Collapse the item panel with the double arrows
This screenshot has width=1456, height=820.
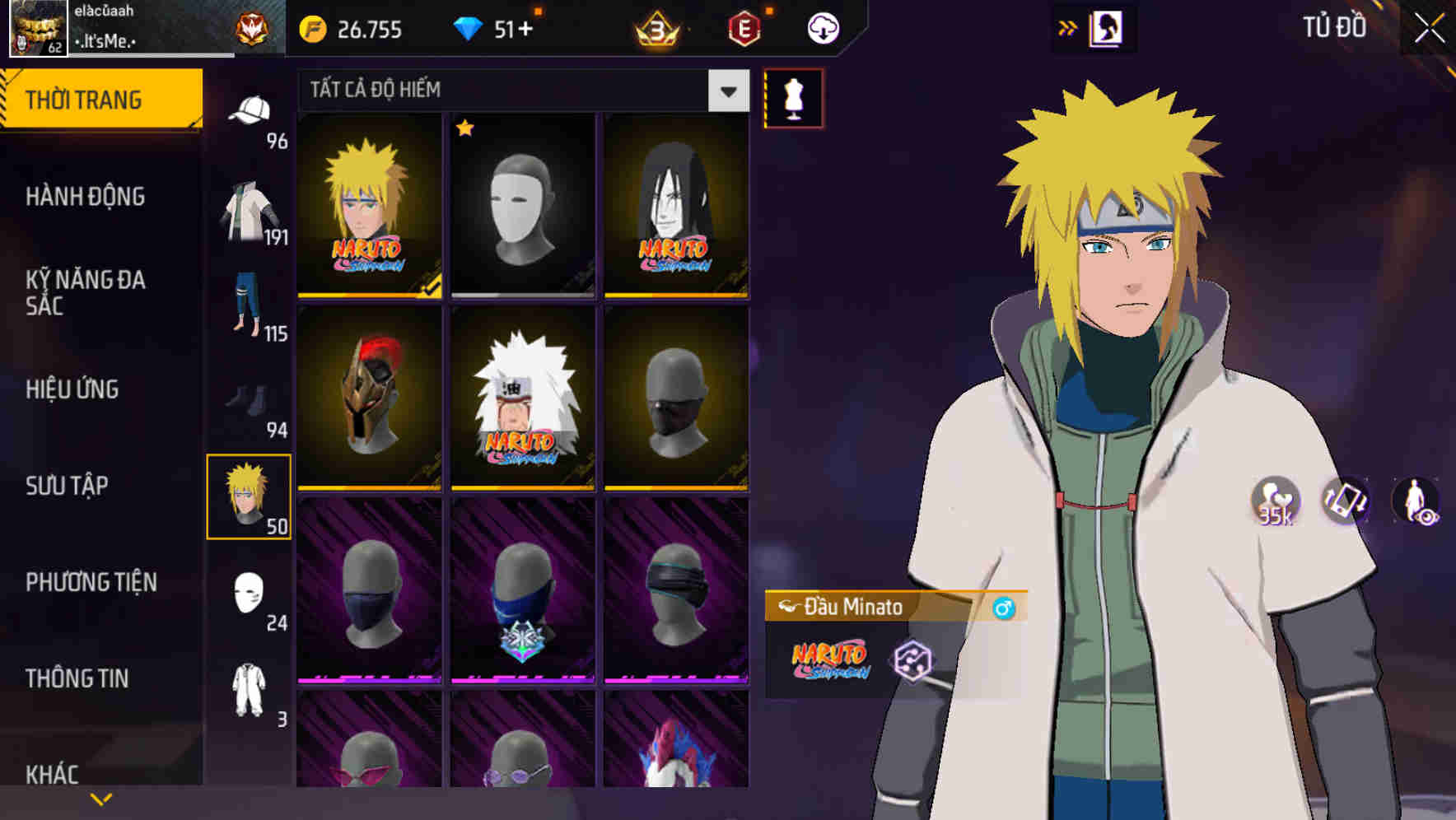(1069, 27)
